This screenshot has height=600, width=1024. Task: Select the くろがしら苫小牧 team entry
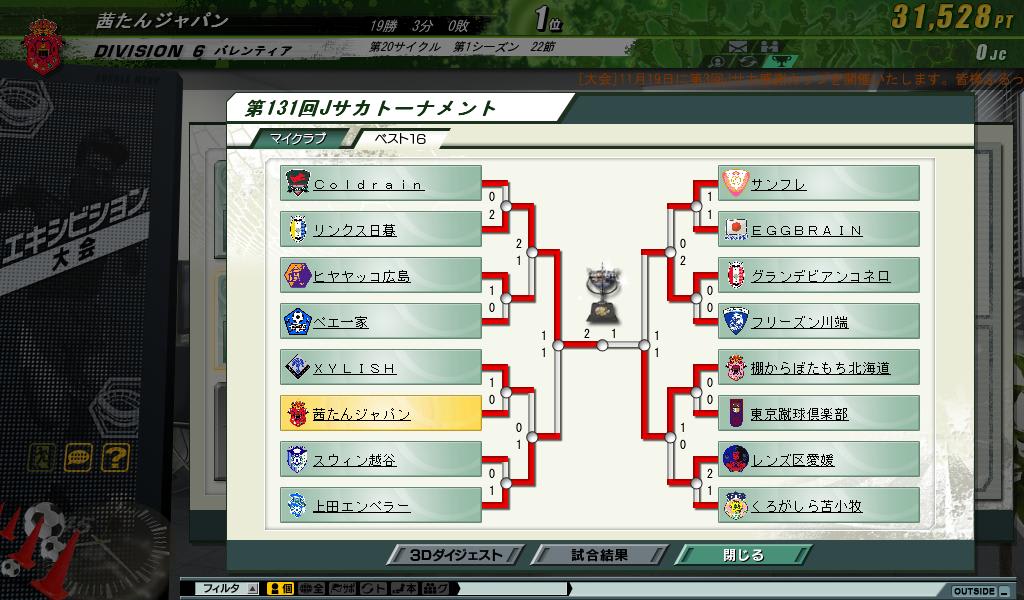tap(818, 506)
